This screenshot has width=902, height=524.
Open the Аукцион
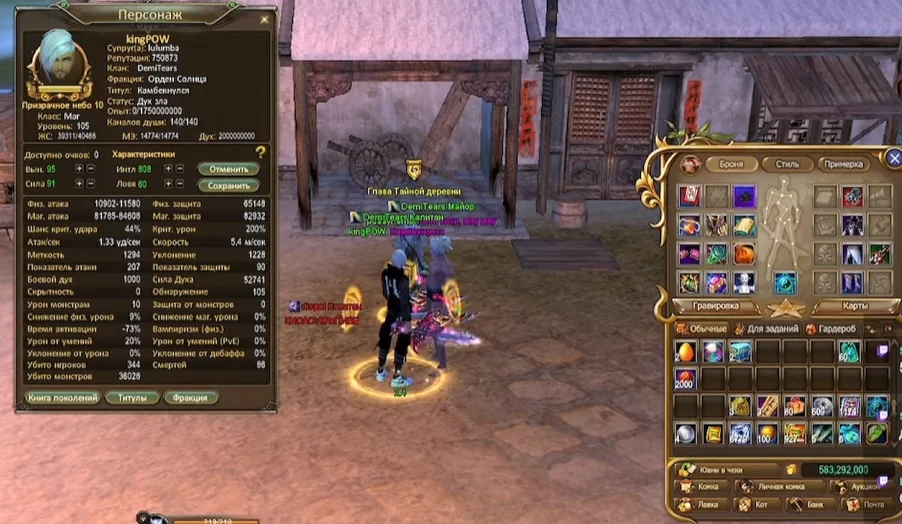[864, 487]
